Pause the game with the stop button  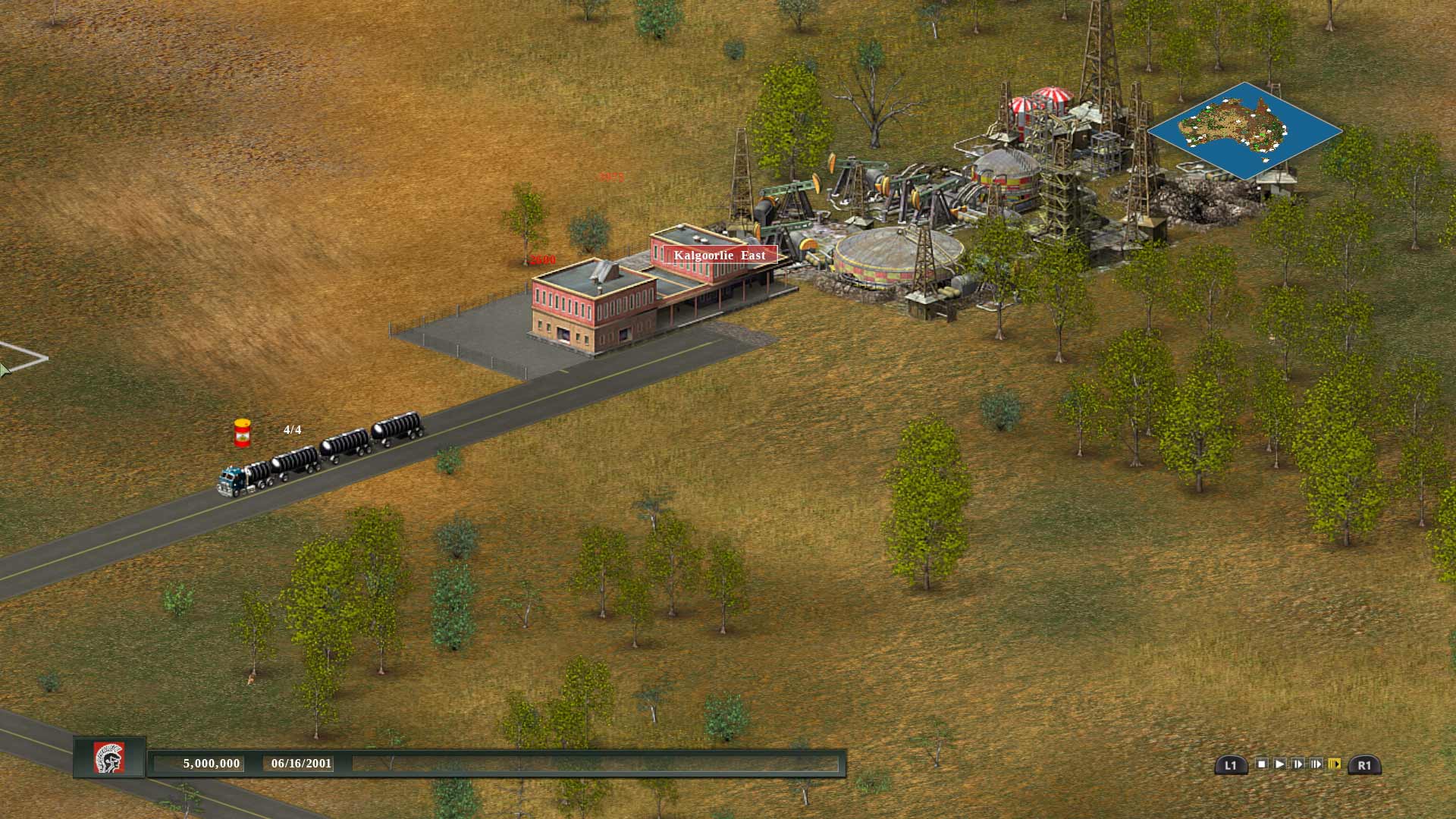(1262, 764)
